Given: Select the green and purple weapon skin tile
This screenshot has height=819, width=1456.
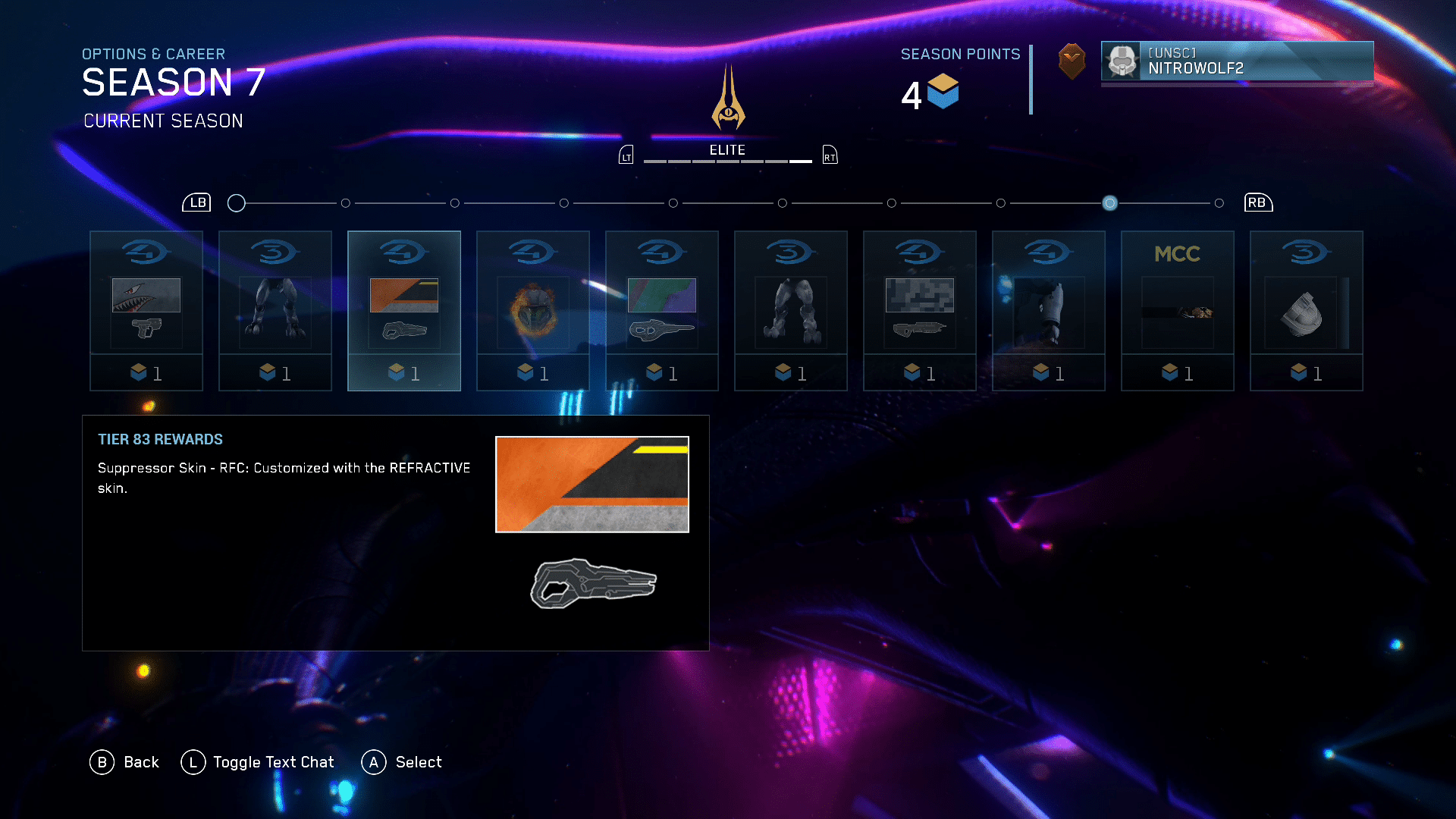Looking at the screenshot, I should [662, 311].
